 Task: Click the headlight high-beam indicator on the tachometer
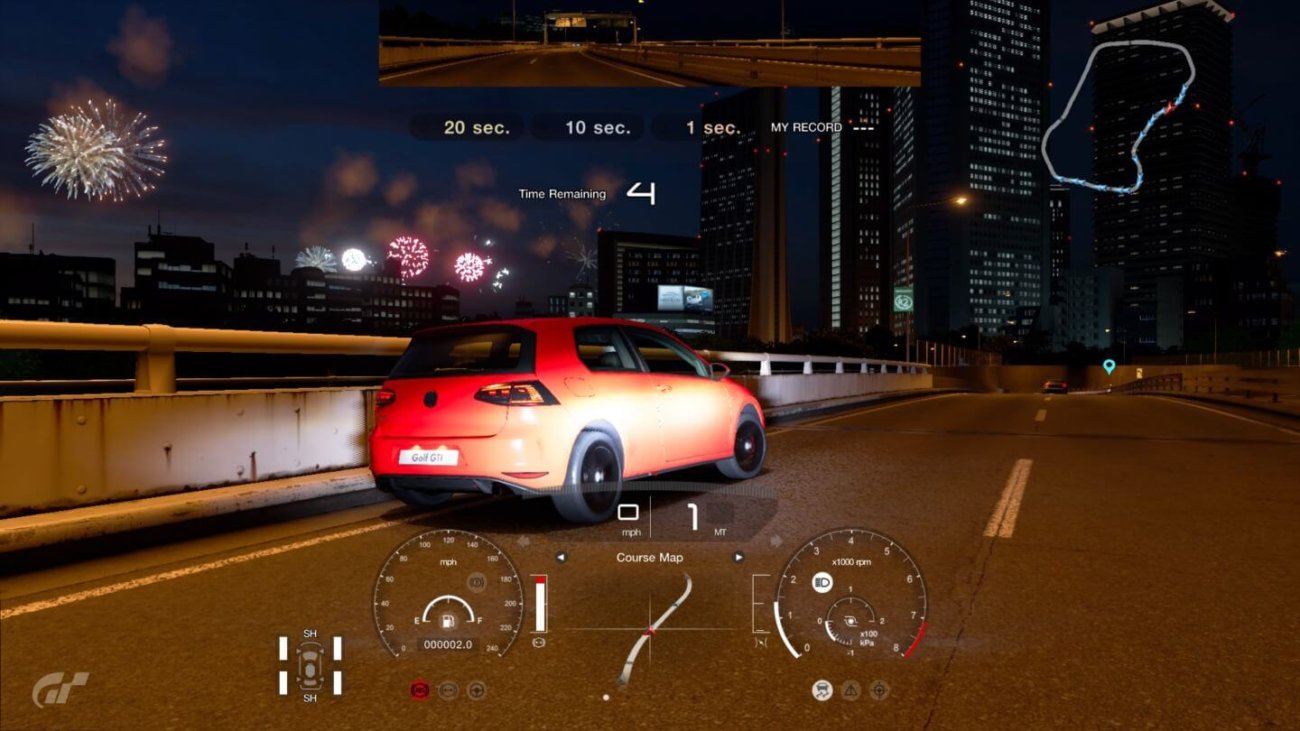[821, 582]
